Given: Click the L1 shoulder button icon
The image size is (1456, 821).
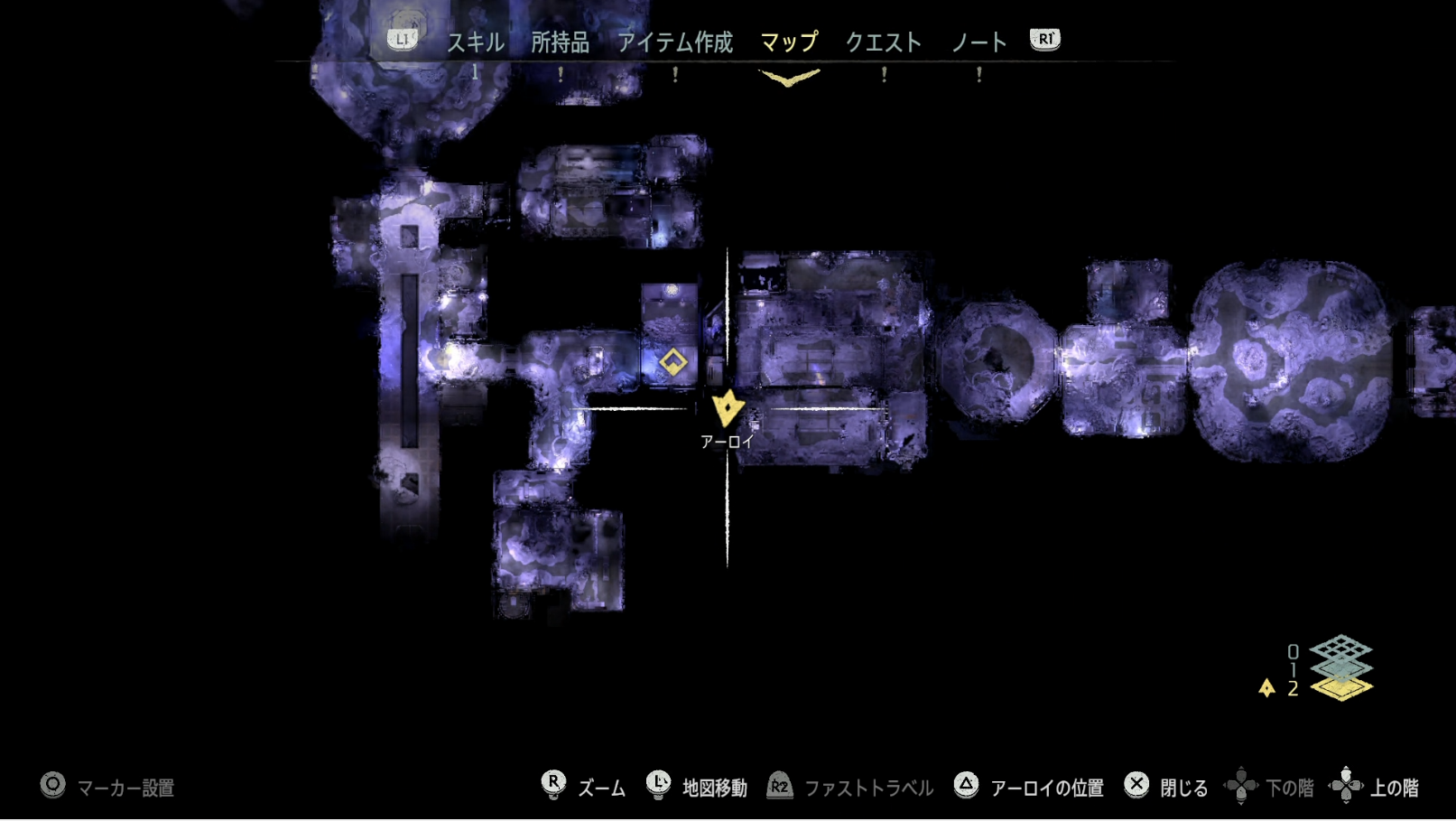Looking at the screenshot, I should (401, 39).
